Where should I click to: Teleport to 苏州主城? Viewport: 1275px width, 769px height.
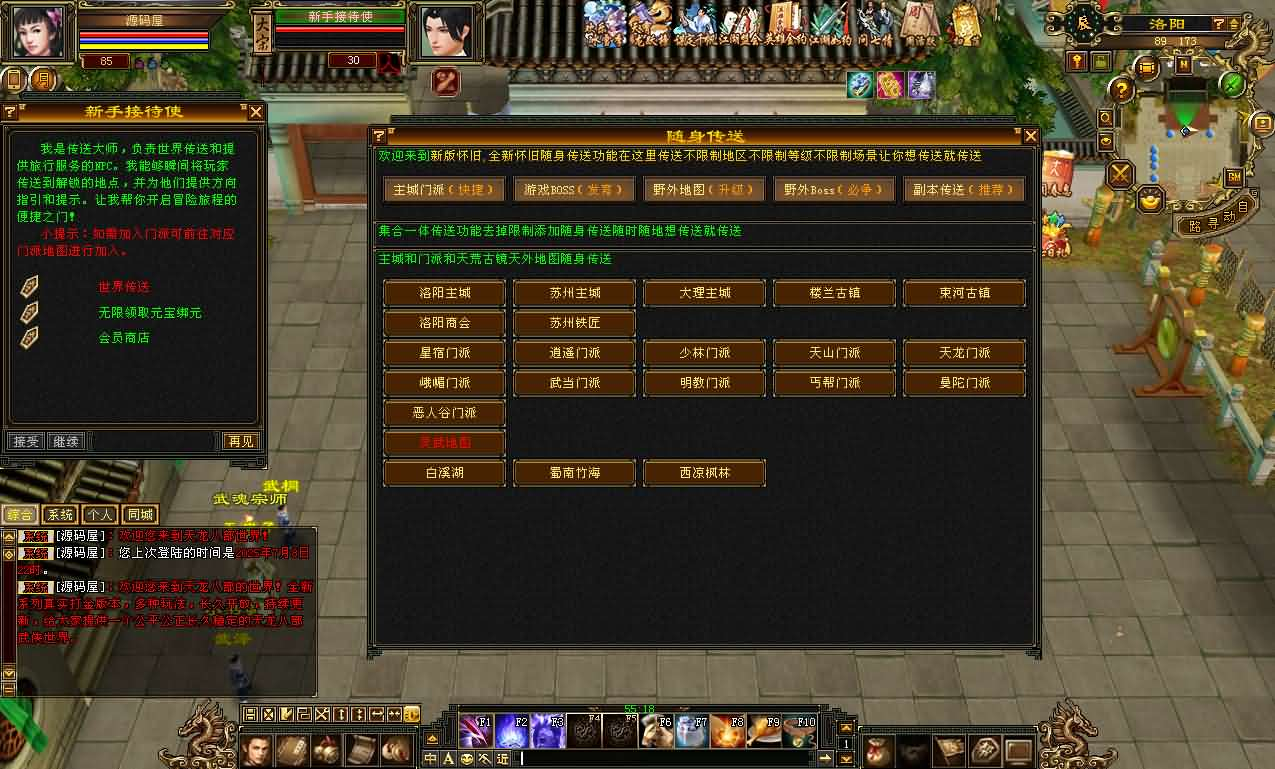574,293
